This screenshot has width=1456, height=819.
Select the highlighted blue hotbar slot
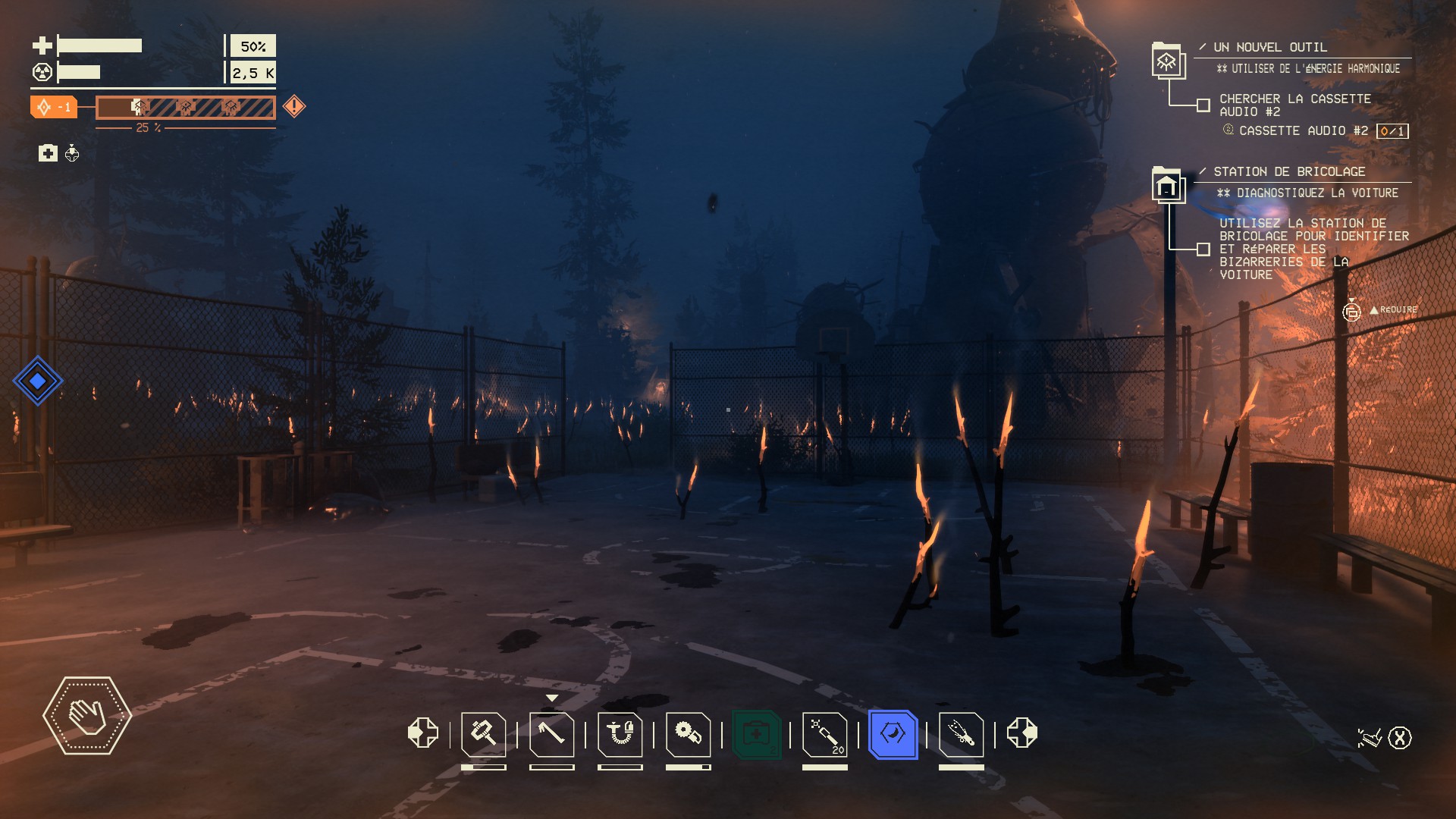point(893,734)
